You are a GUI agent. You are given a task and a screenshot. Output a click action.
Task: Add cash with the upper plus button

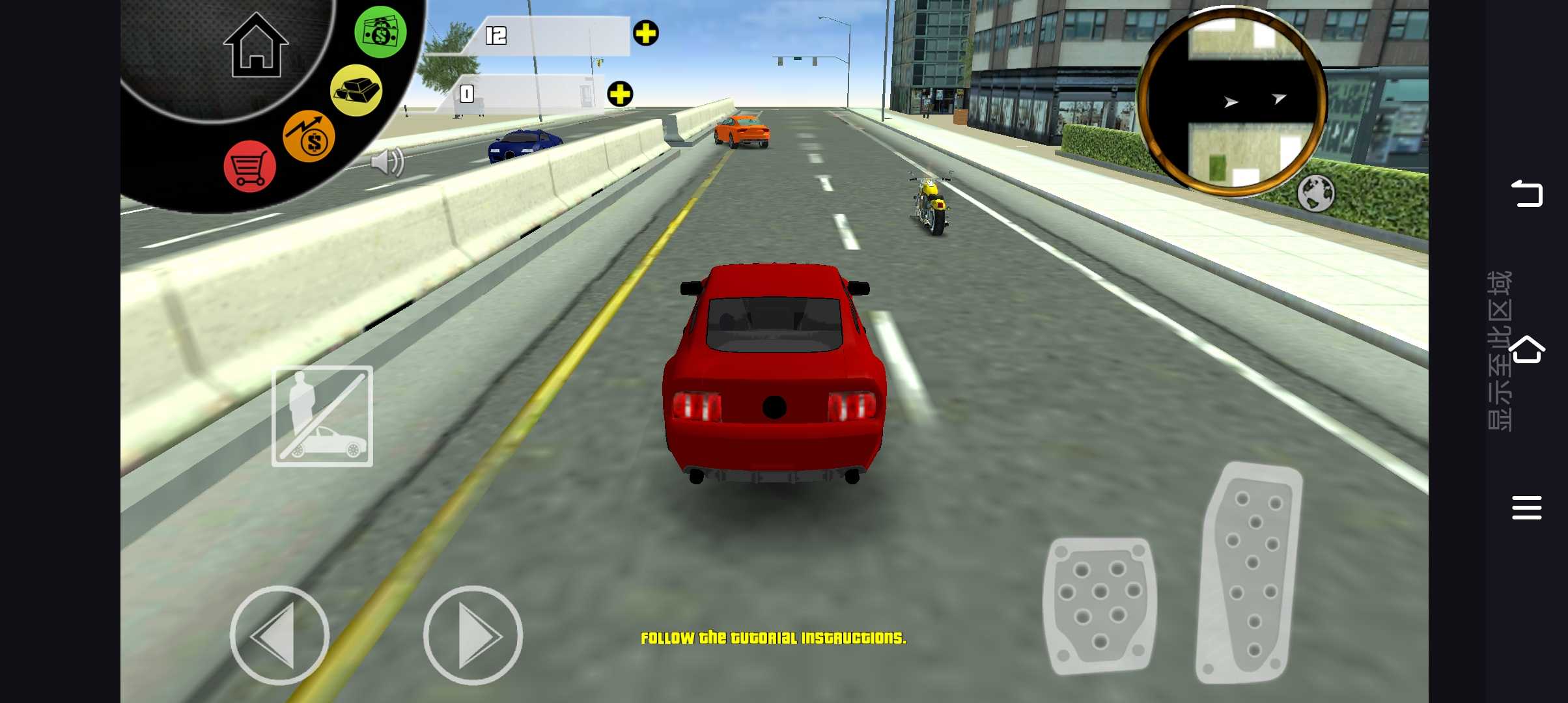coord(645,33)
